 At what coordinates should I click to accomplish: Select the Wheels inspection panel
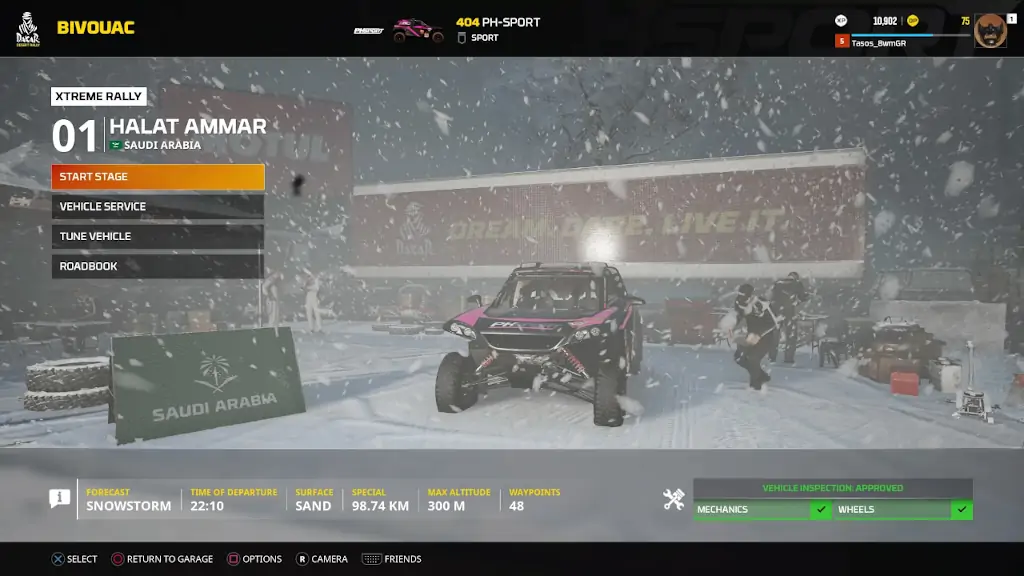pos(904,510)
